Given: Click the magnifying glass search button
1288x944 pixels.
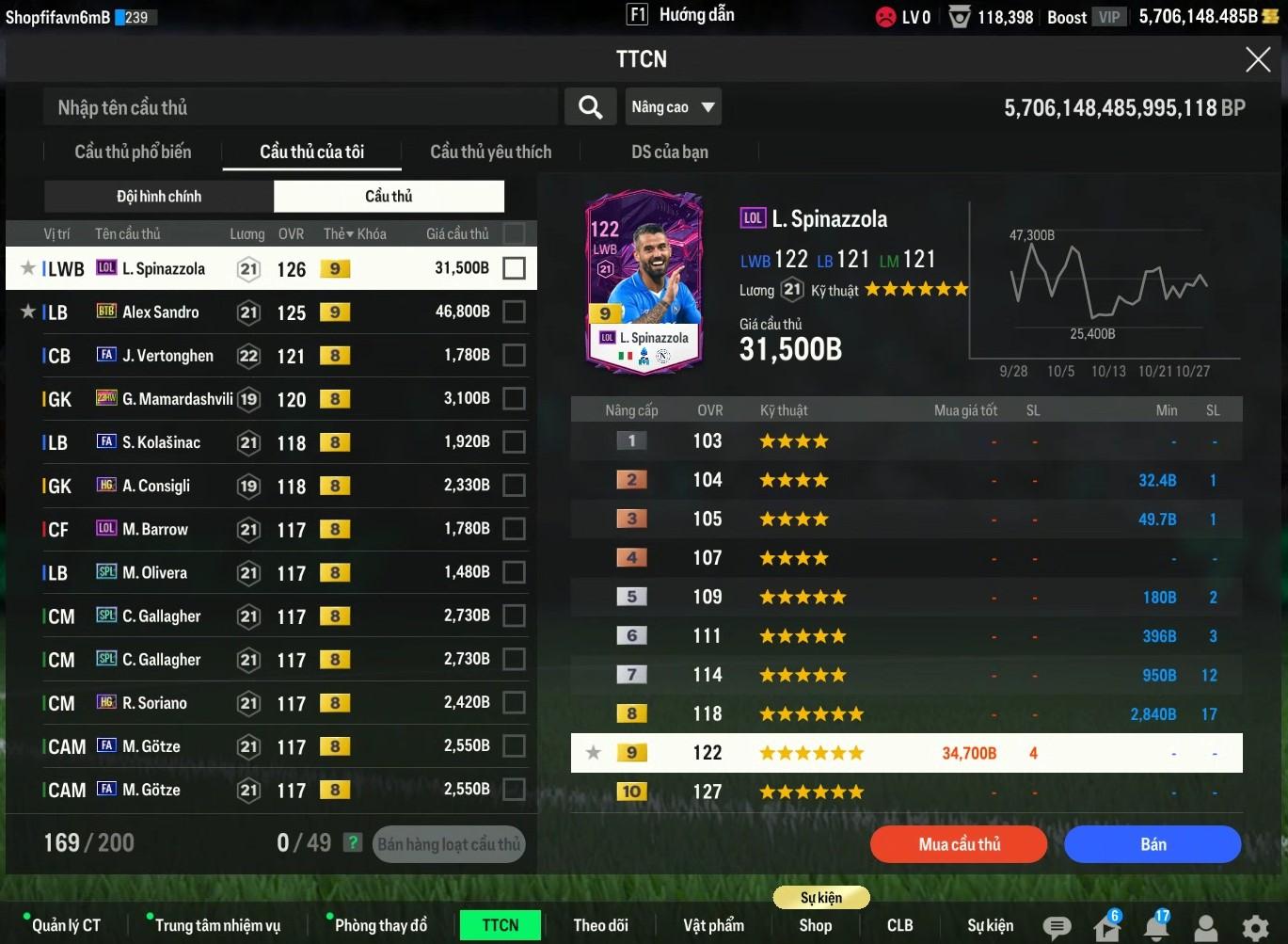Looking at the screenshot, I should 590,107.
